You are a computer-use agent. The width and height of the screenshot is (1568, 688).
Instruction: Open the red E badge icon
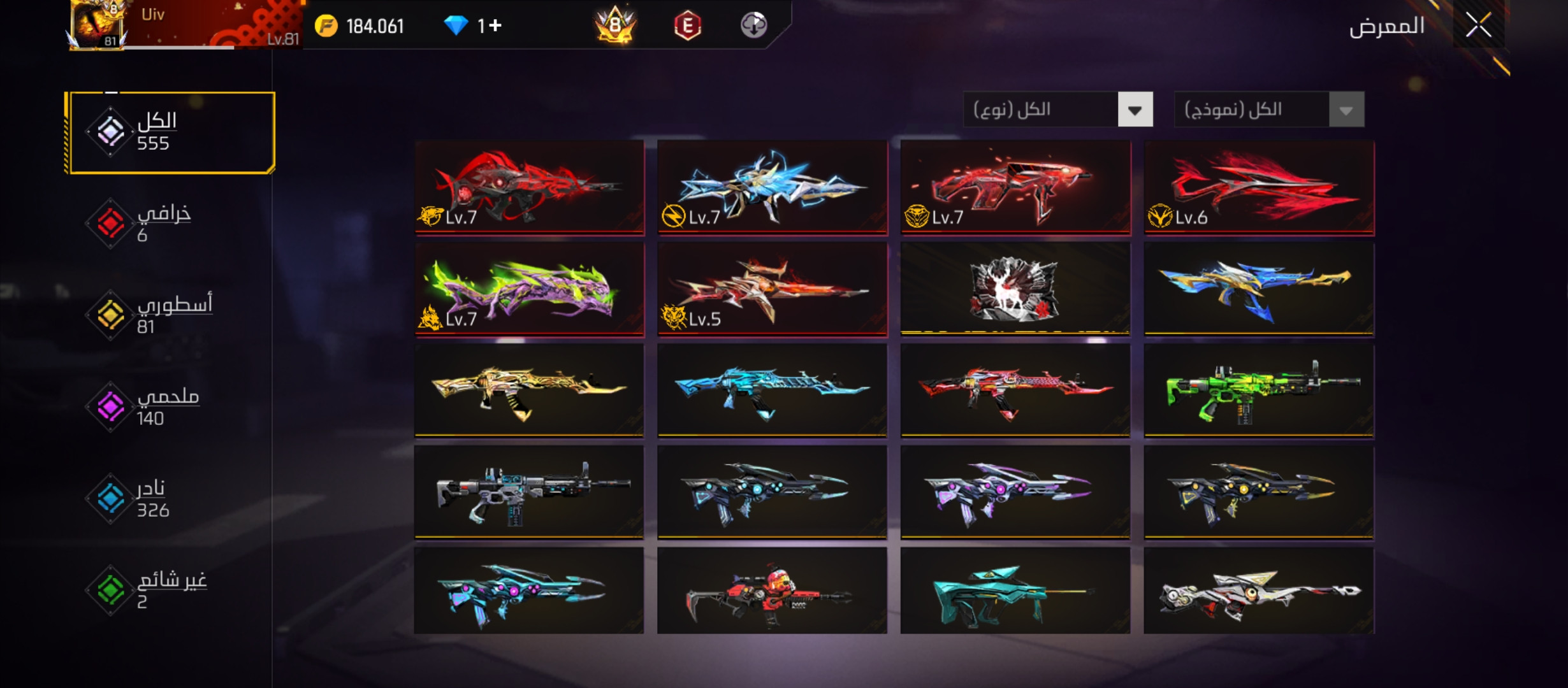[687, 25]
